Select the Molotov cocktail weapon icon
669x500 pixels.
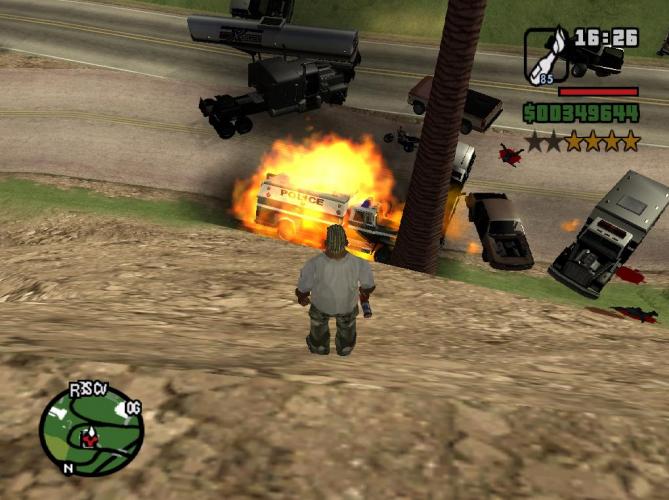click(x=546, y=53)
